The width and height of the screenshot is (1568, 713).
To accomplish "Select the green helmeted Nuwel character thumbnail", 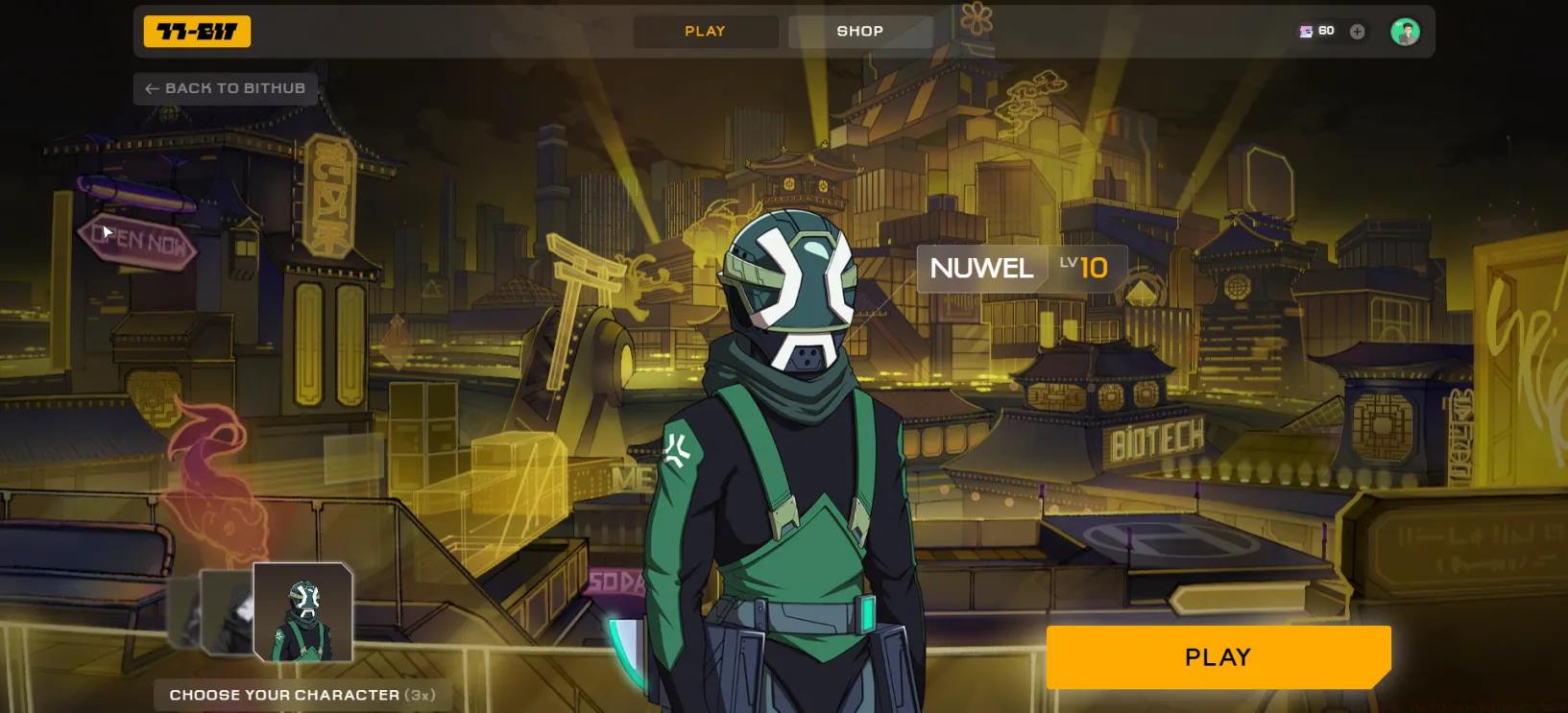I will tap(302, 611).
